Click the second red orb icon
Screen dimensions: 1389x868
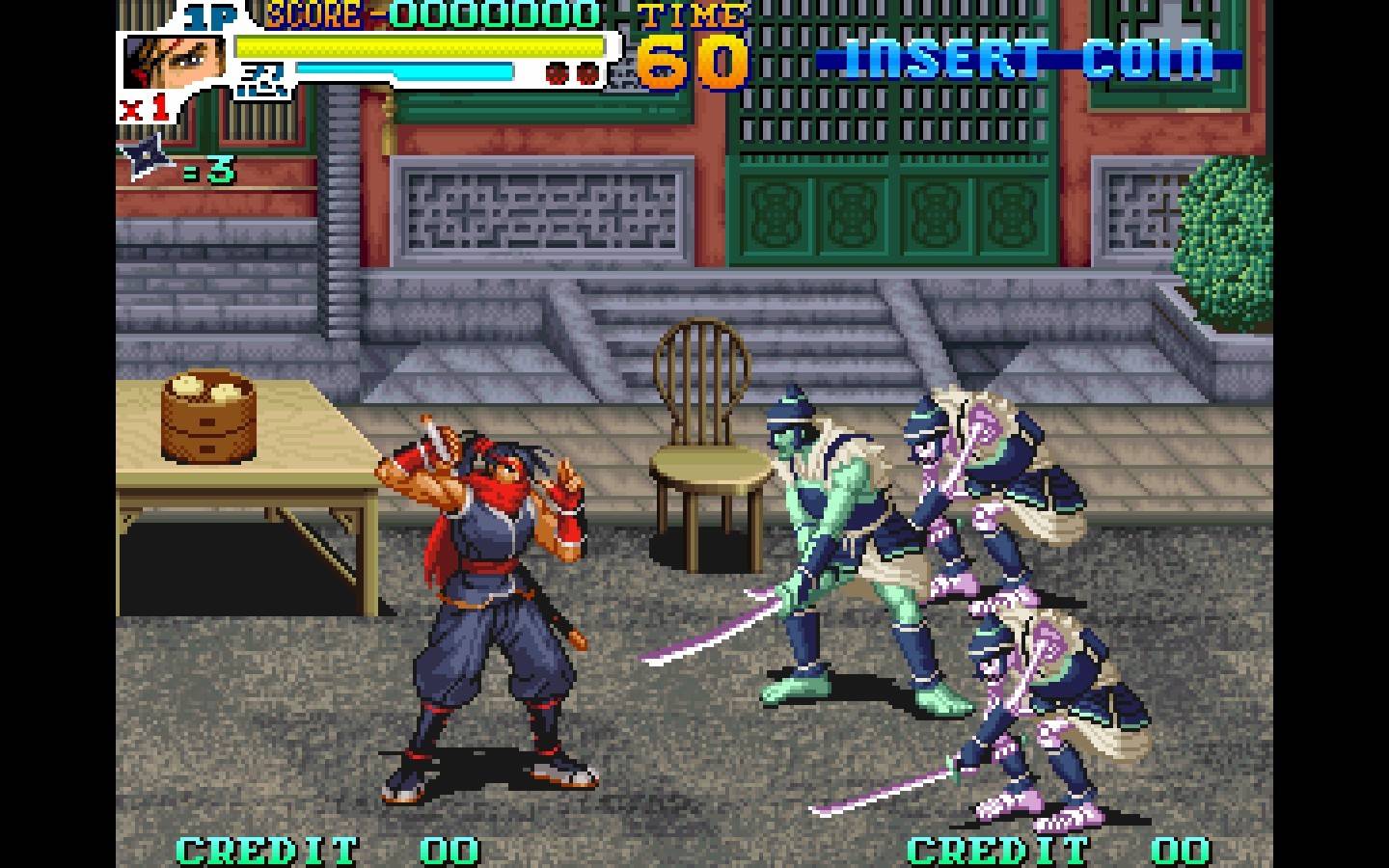585,69
